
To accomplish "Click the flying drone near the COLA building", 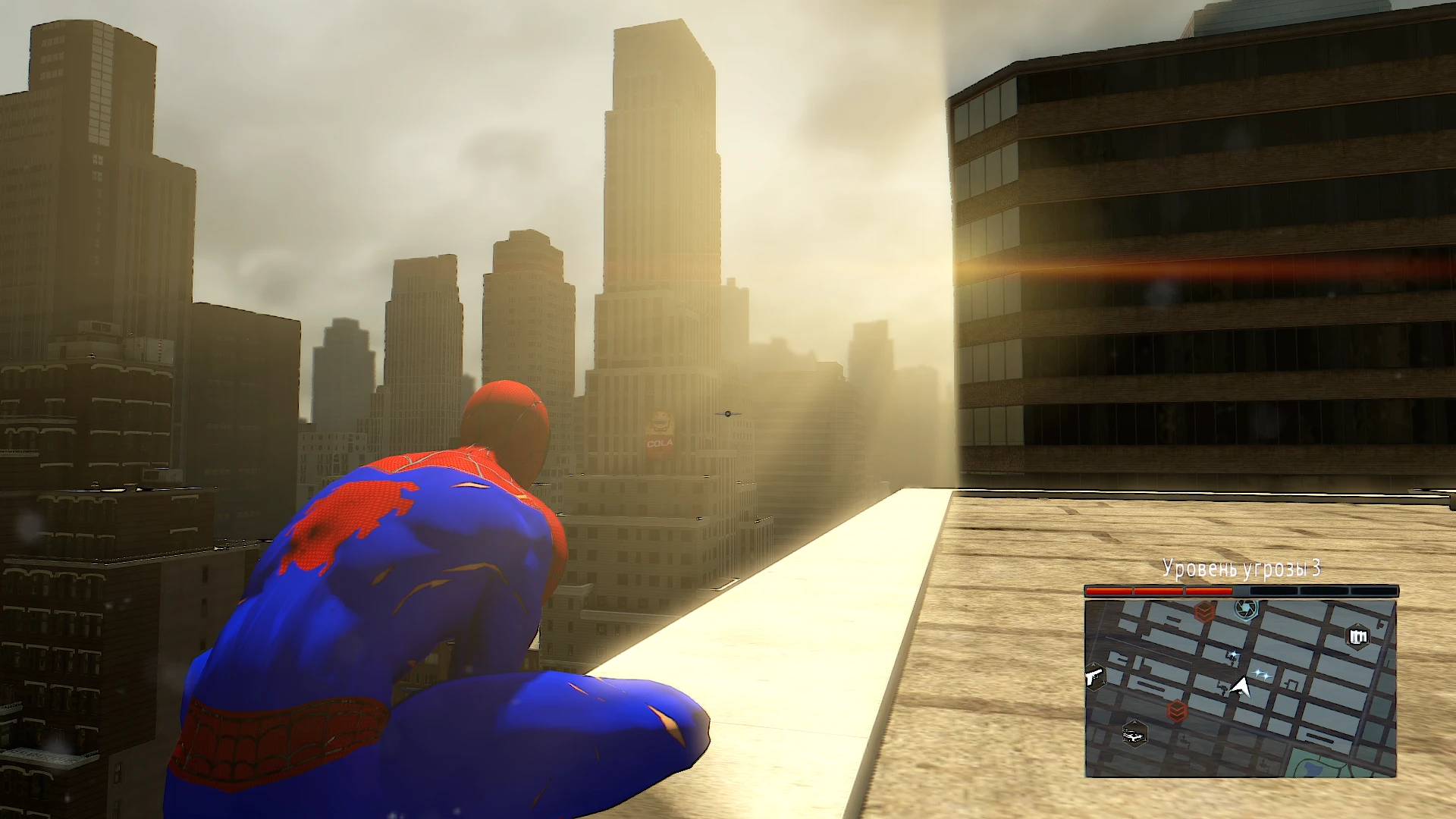I will coord(726,413).
